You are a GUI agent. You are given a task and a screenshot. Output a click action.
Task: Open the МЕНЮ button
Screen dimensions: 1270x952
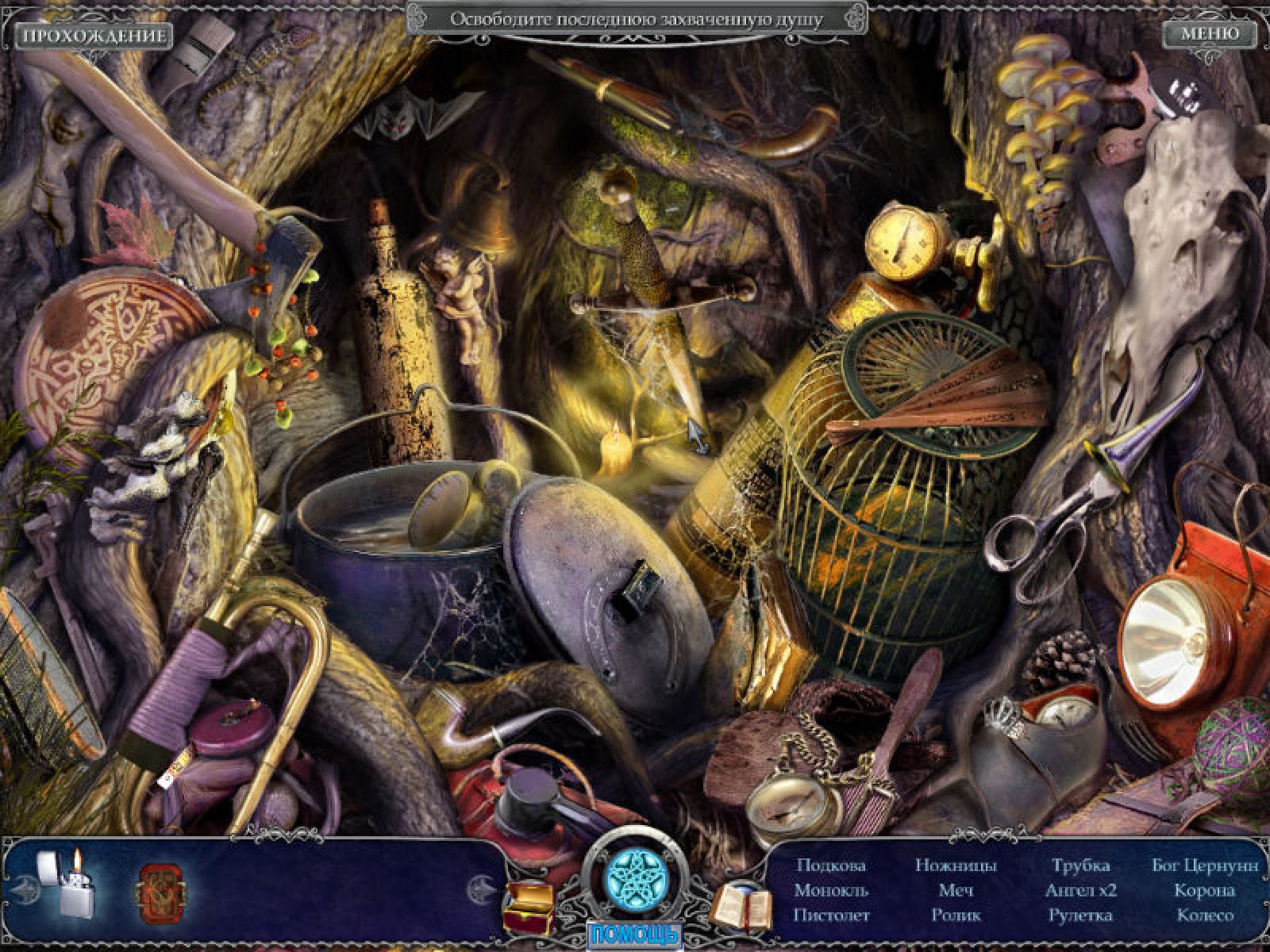coord(1209,34)
